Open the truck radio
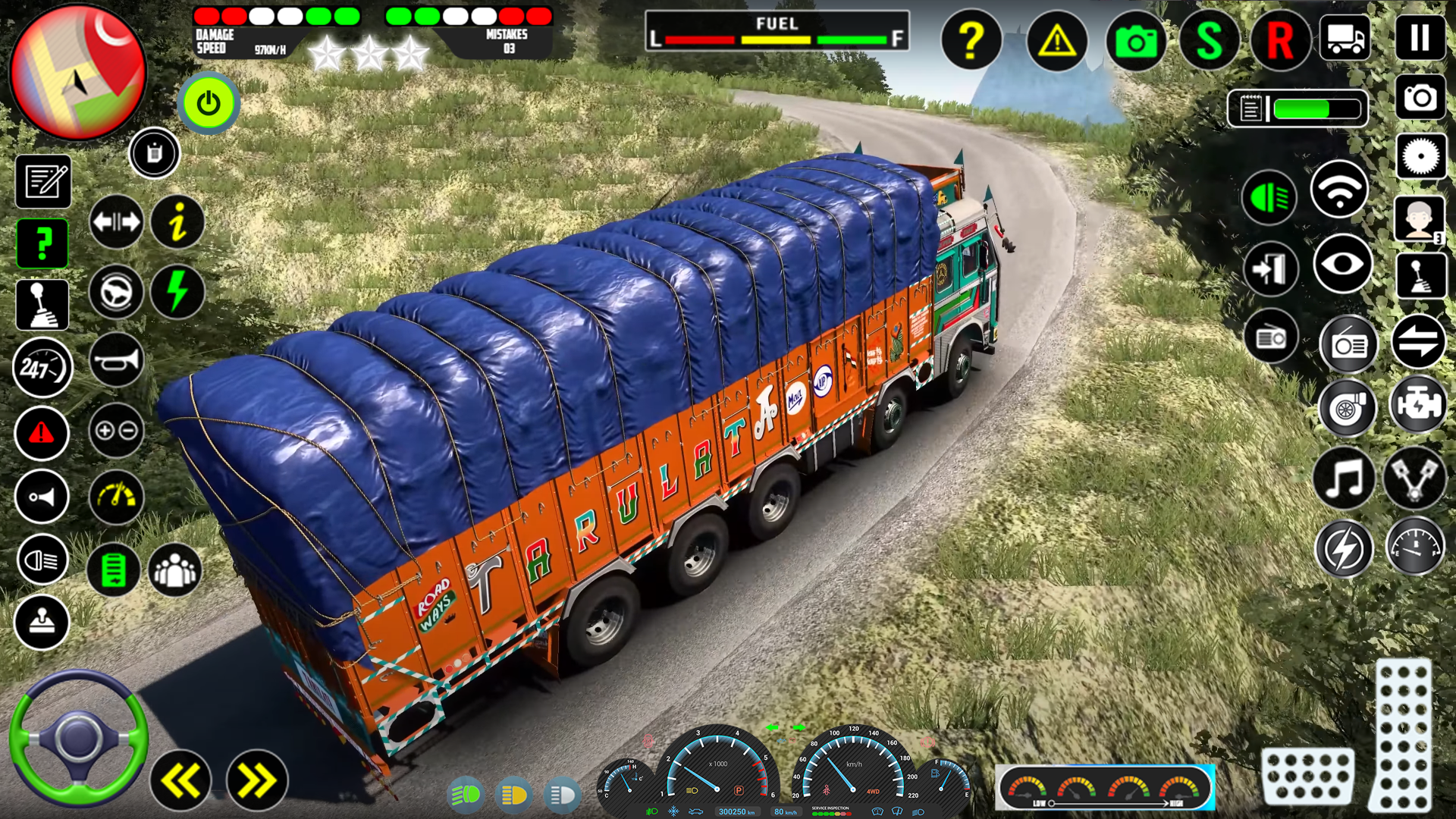 [1348, 345]
